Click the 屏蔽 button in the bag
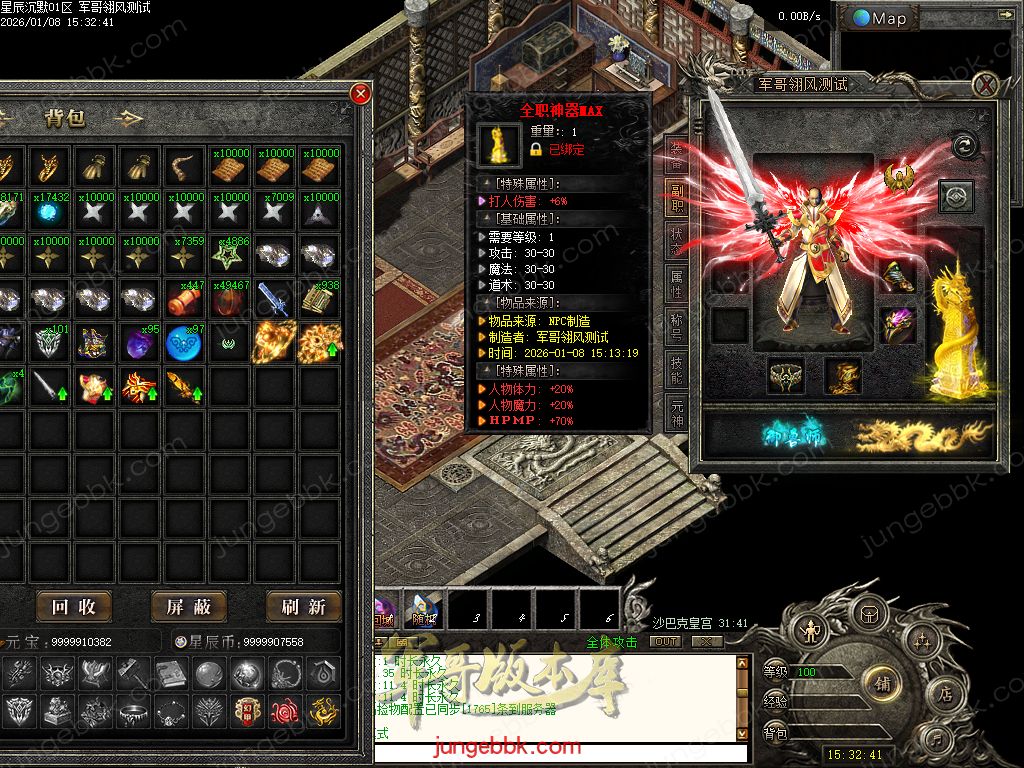 pos(189,607)
